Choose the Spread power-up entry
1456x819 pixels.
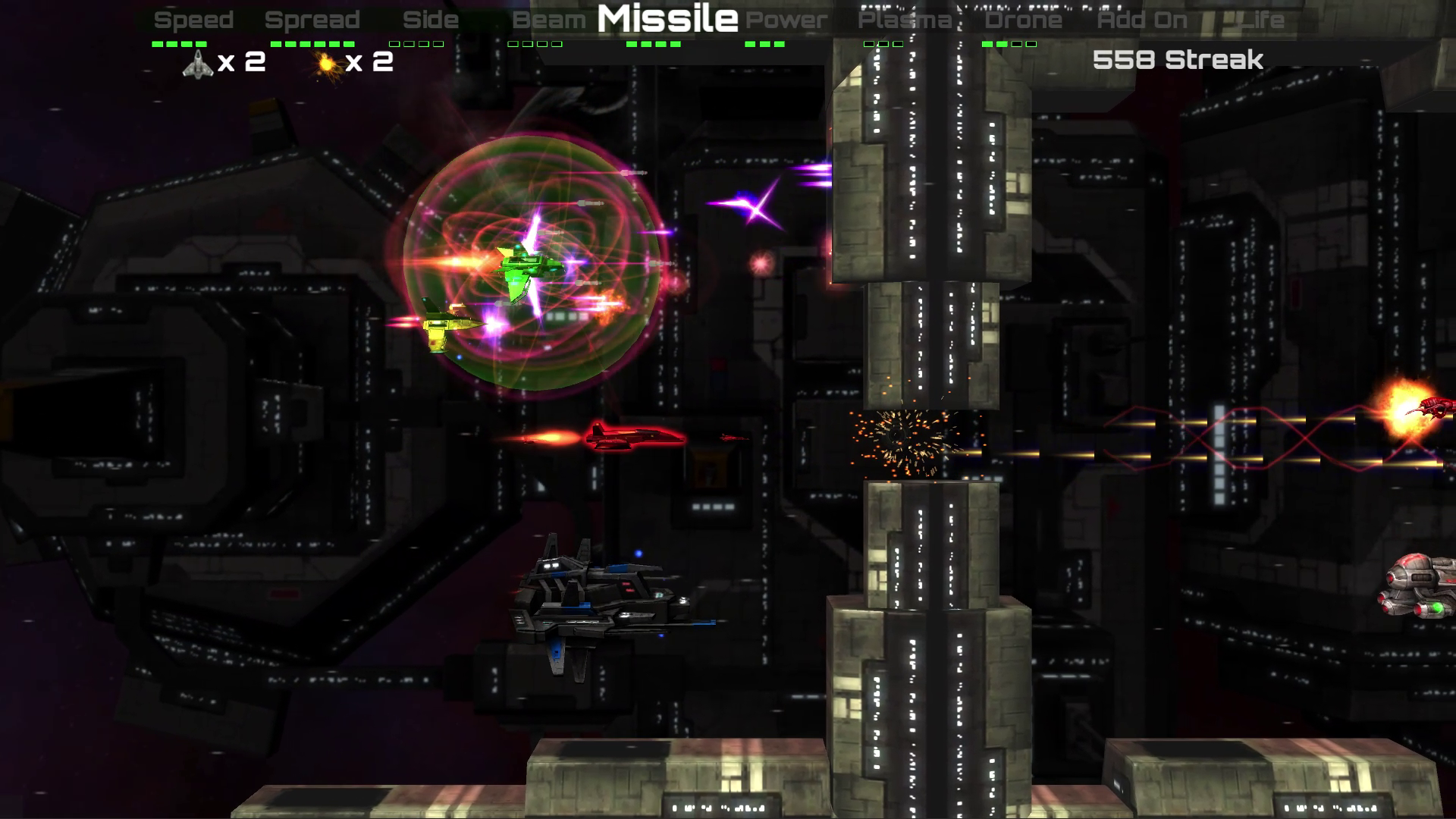[312, 20]
